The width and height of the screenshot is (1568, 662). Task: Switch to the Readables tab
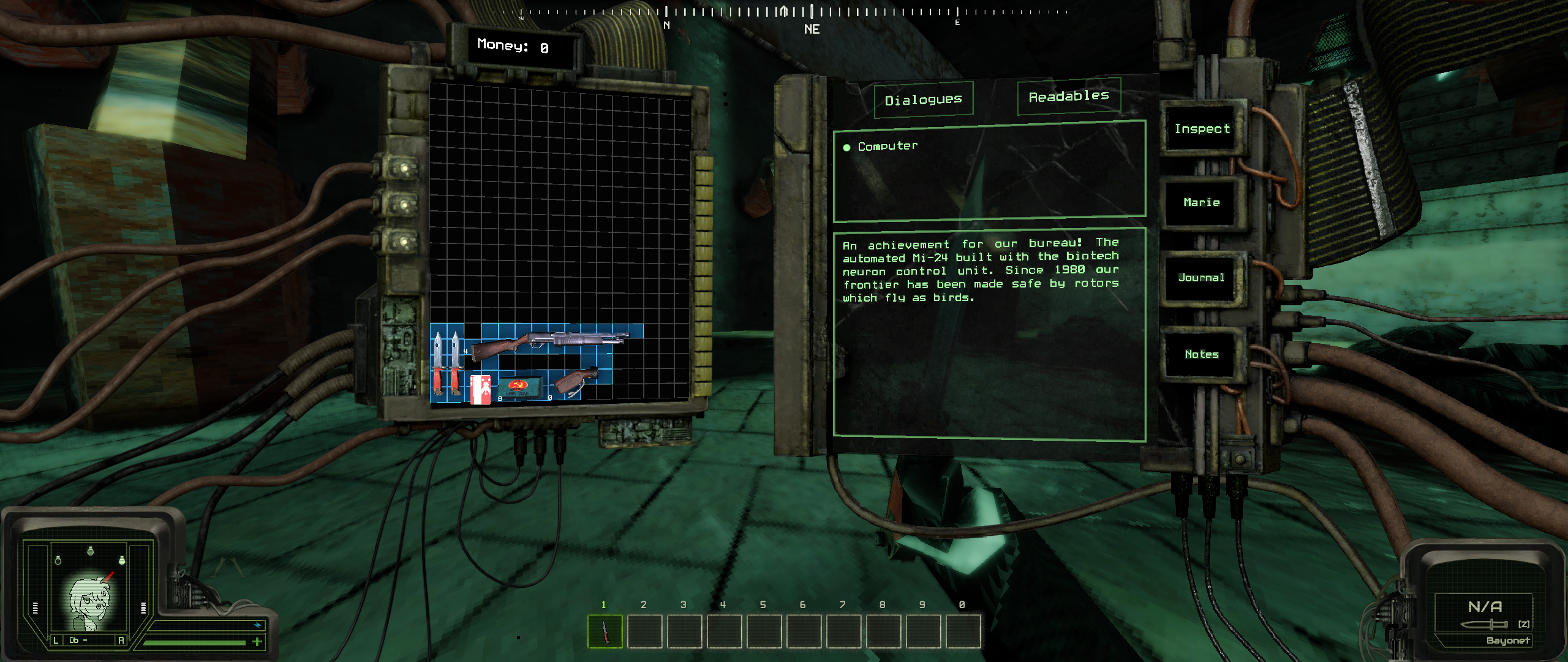click(x=1069, y=96)
